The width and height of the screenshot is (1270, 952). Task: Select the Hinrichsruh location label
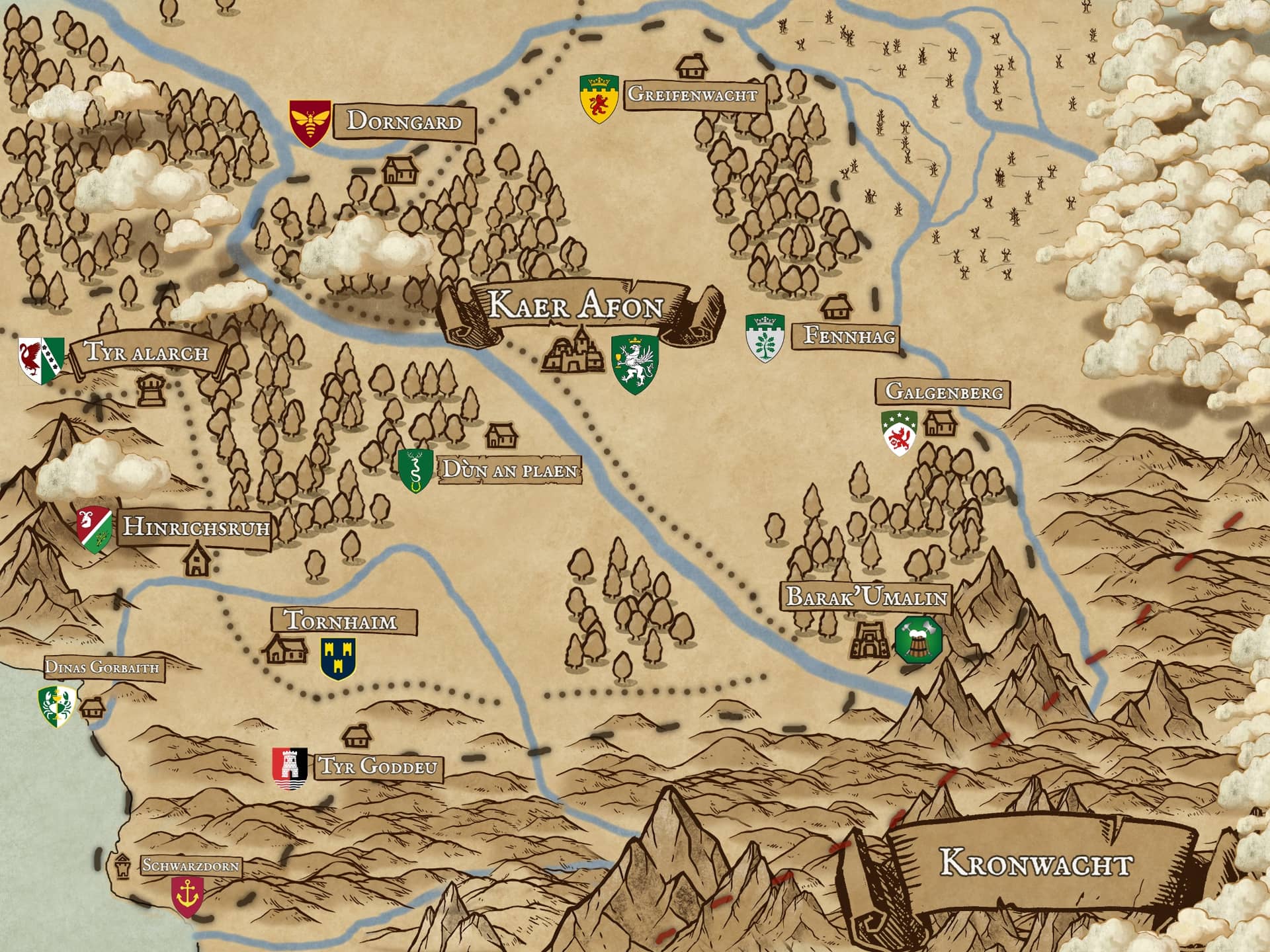coord(196,528)
